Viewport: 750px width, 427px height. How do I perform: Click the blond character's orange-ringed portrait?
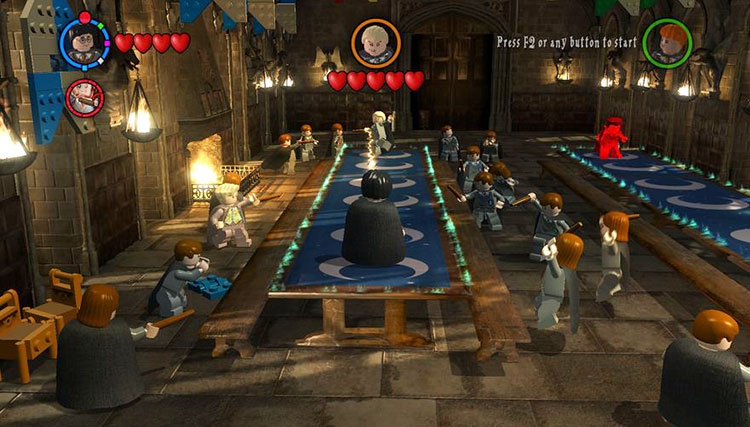point(376,43)
